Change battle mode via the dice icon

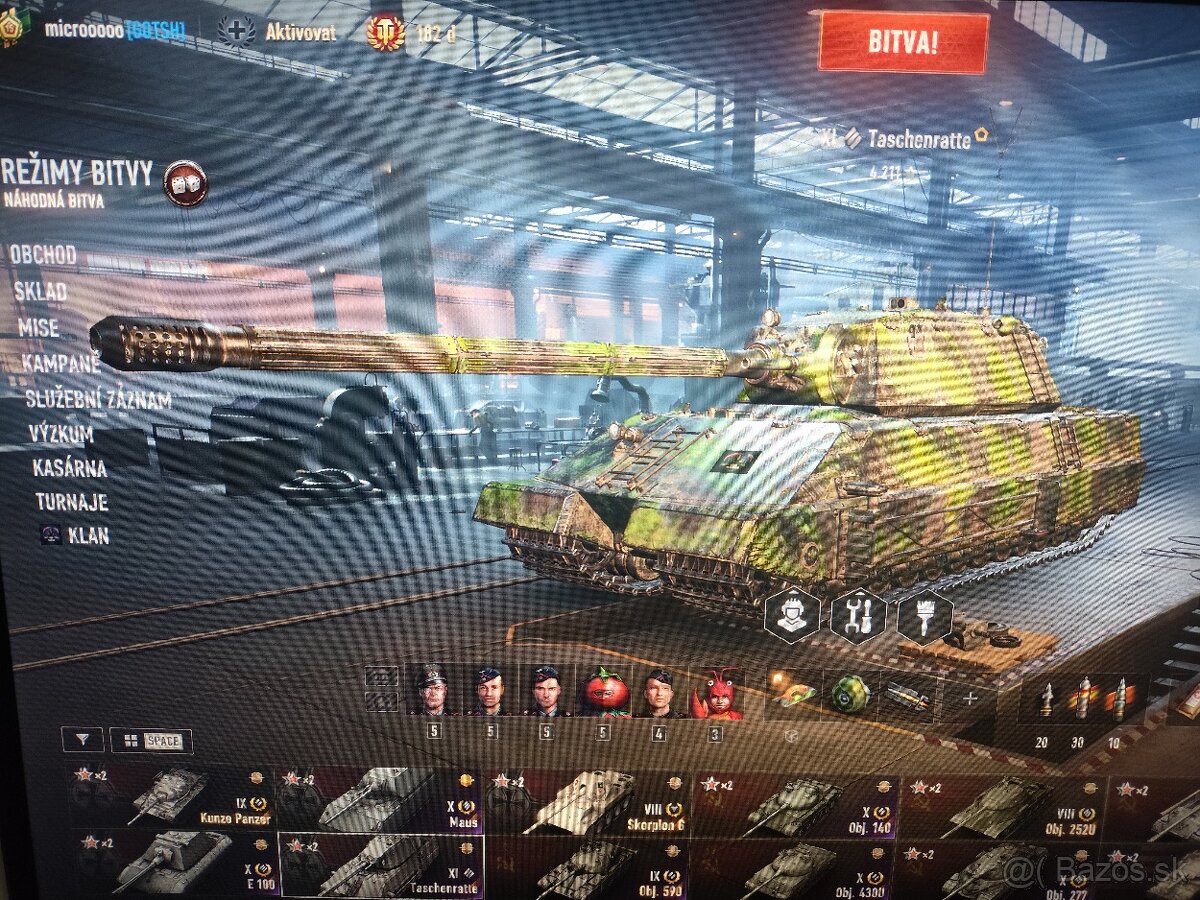[185, 184]
